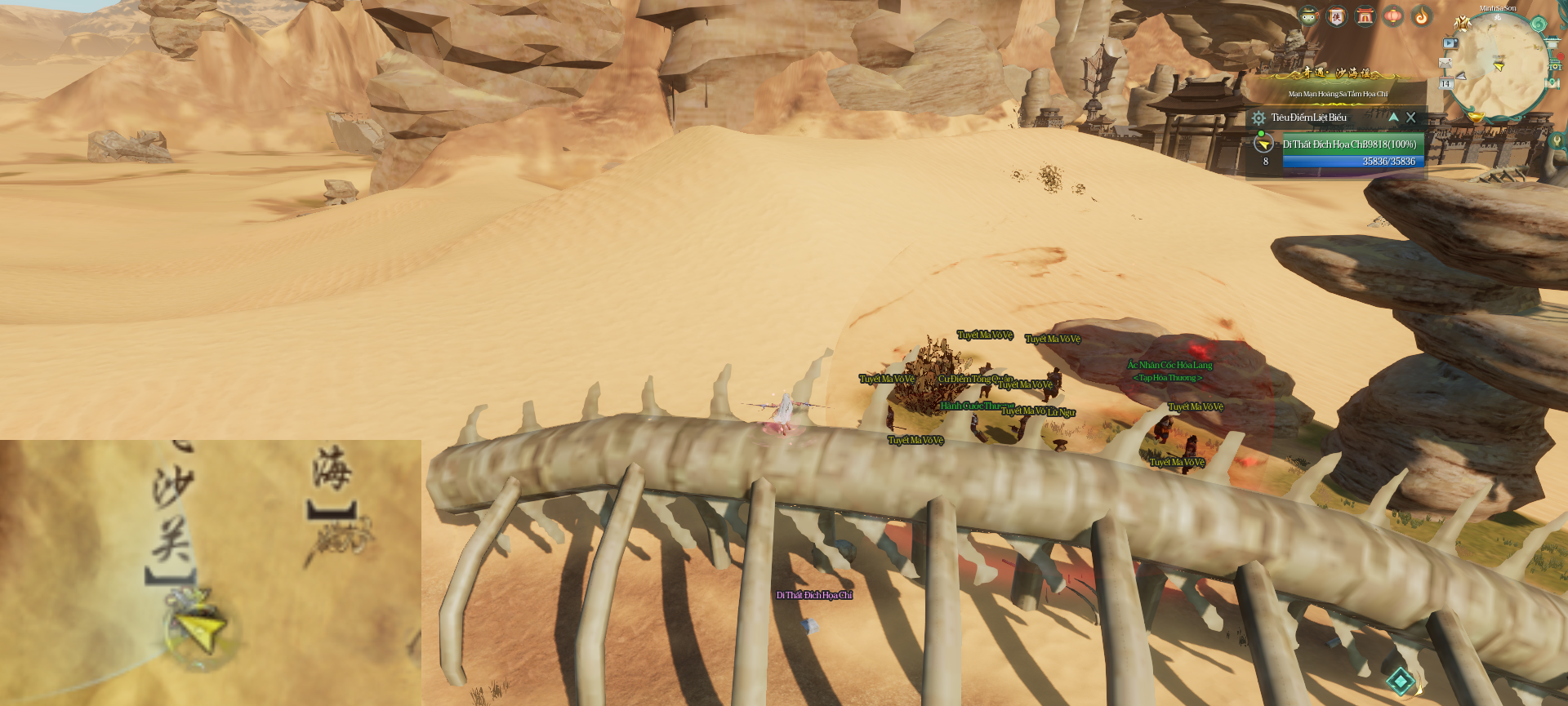The width and height of the screenshot is (1568, 706).
Task: Open the TV video icon beside minimap
Action: coord(1450,43)
